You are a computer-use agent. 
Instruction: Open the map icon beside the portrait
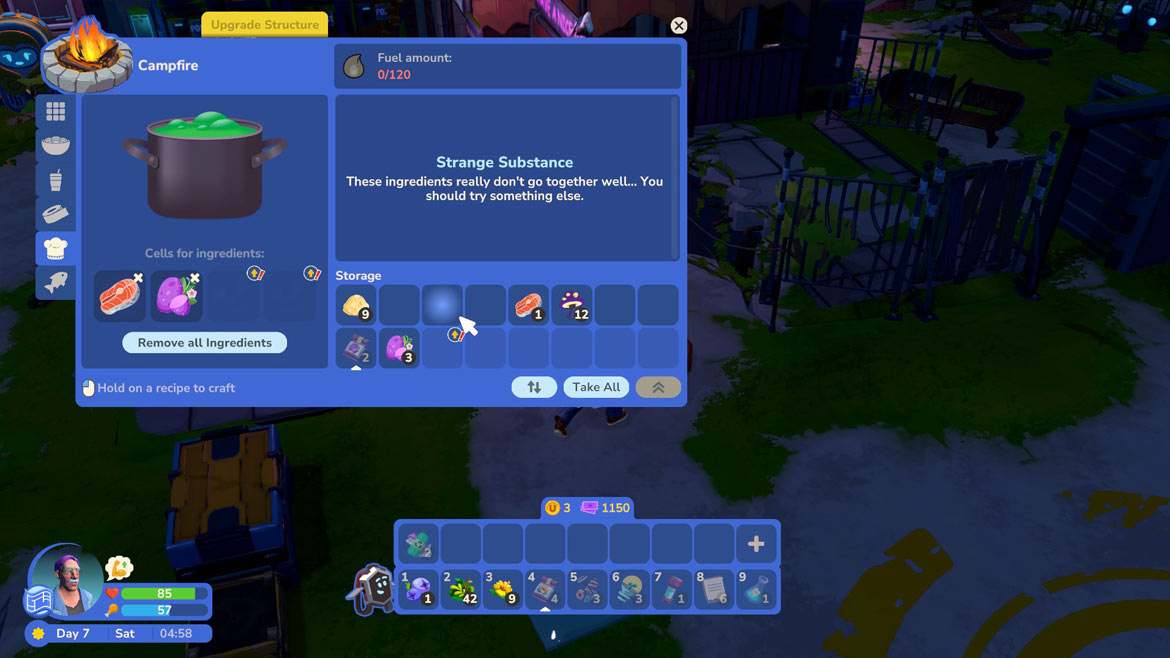[37, 601]
